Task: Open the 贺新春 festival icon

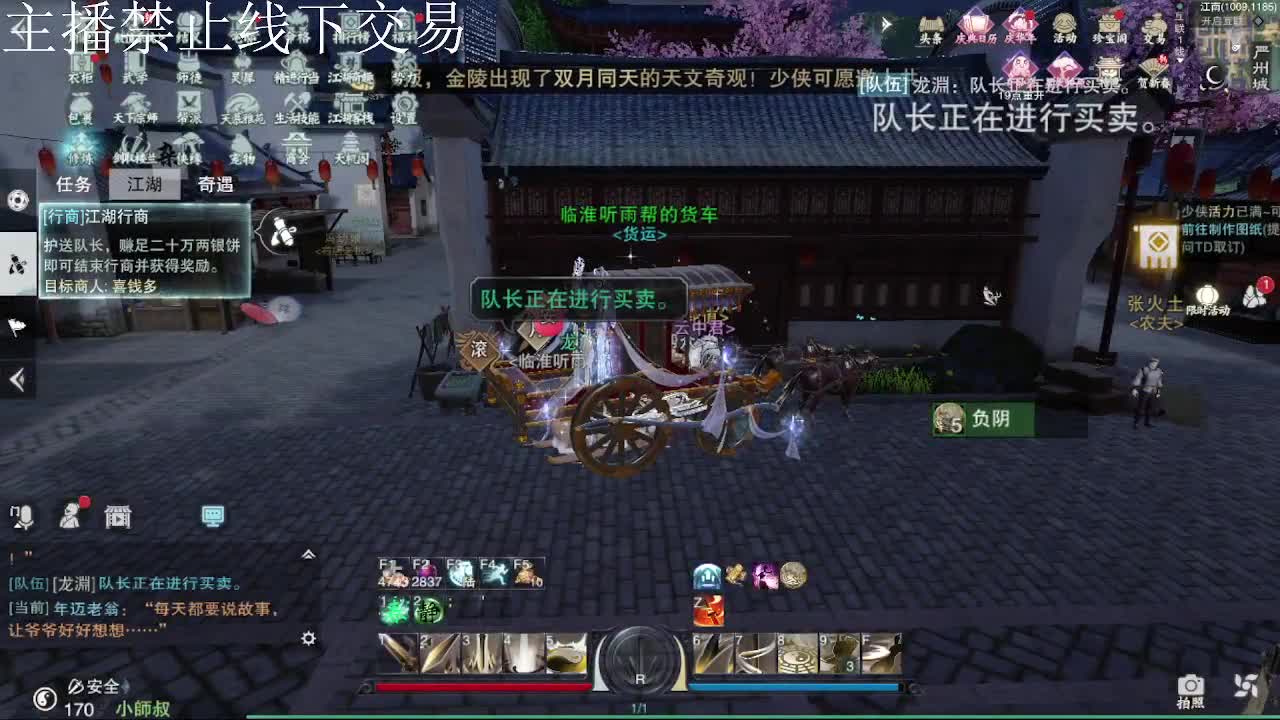Action: 1153,68
